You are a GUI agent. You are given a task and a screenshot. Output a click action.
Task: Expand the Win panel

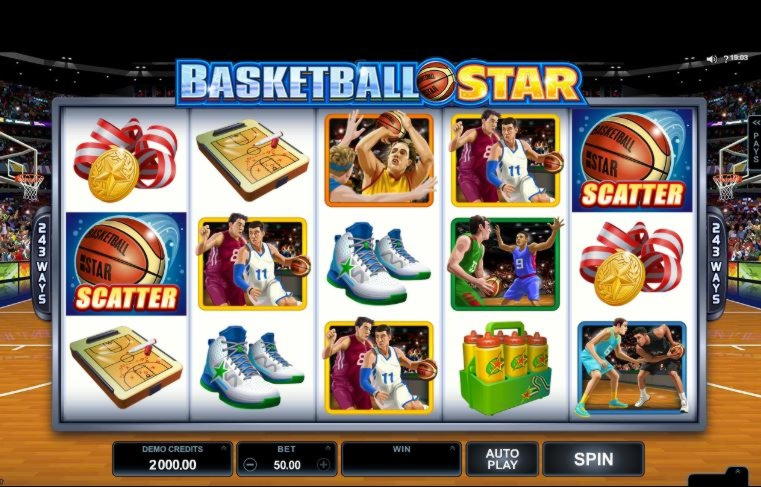400,459
